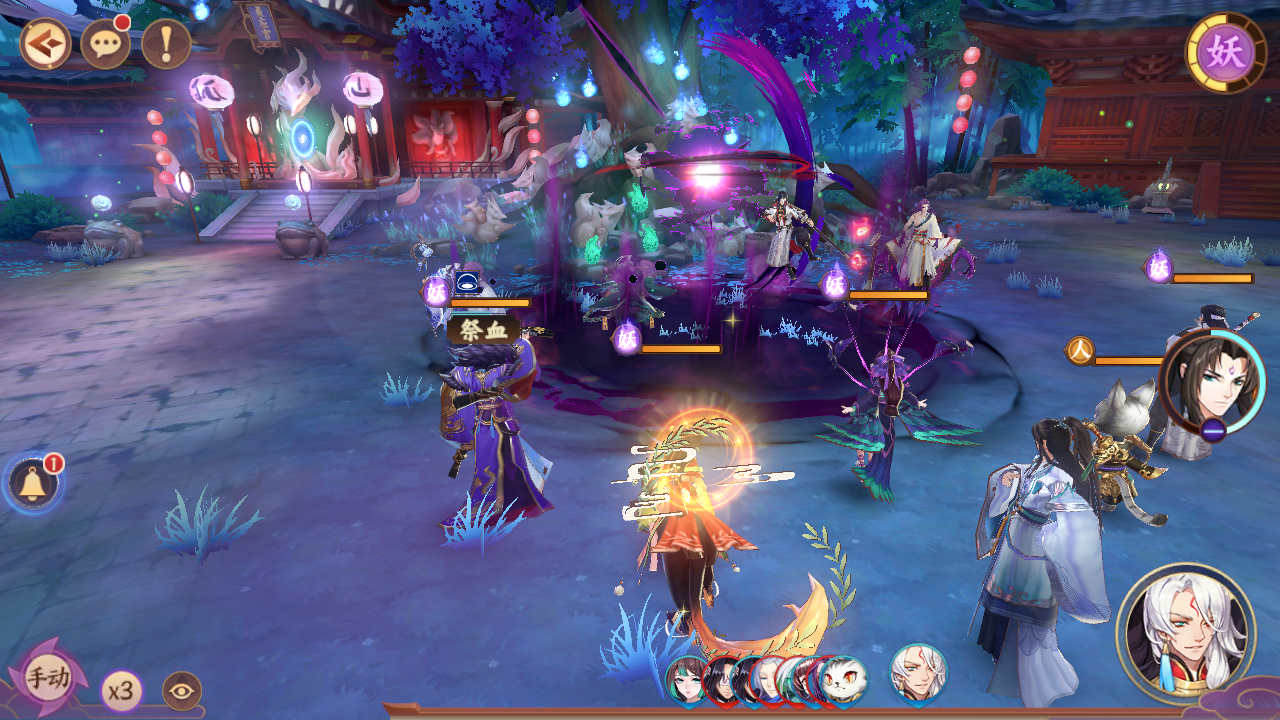Toggle the 手动 manual battle mode
This screenshot has width=1280, height=720.
point(47,679)
